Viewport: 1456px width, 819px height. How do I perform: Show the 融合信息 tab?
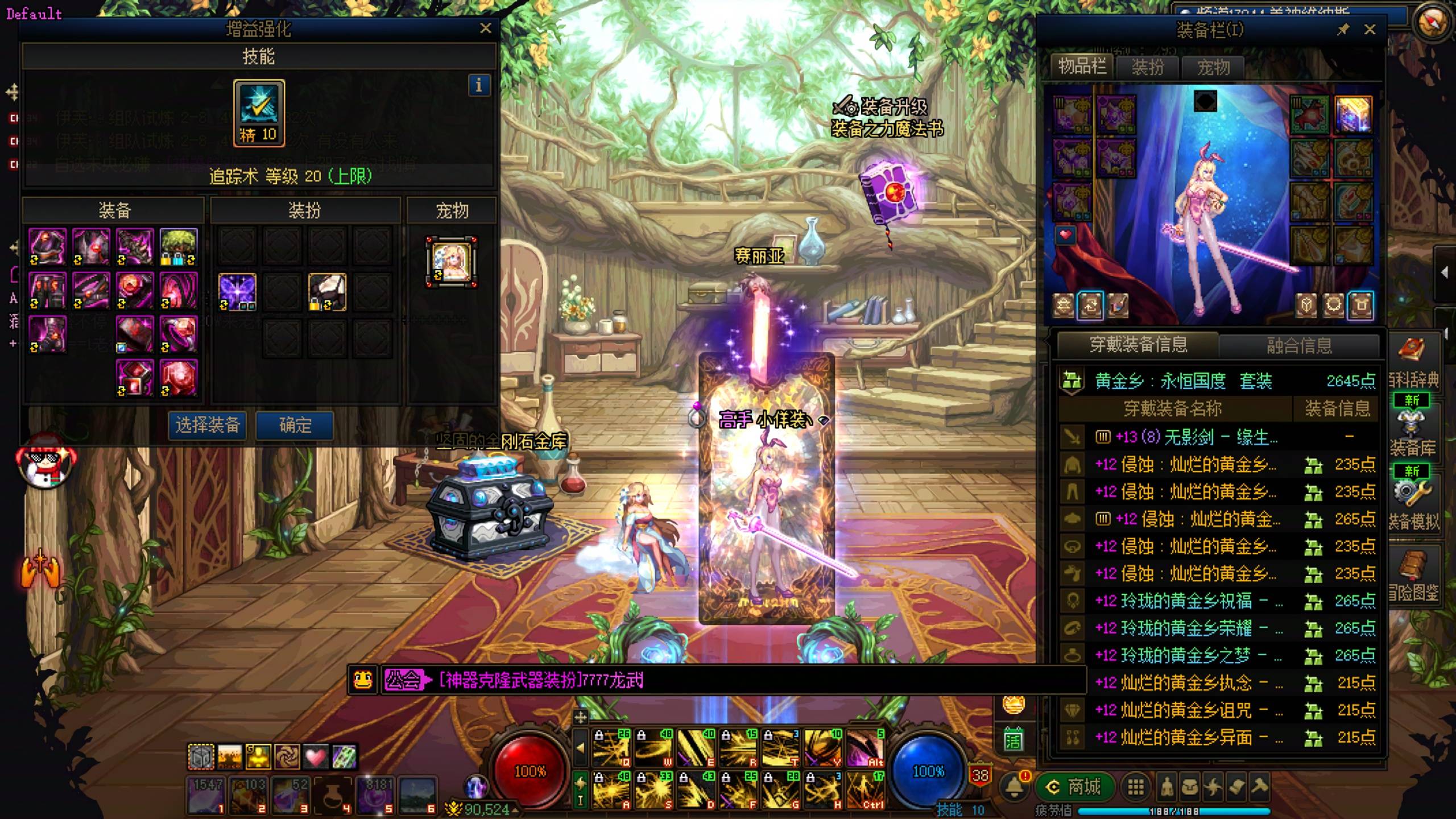point(1299,345)
